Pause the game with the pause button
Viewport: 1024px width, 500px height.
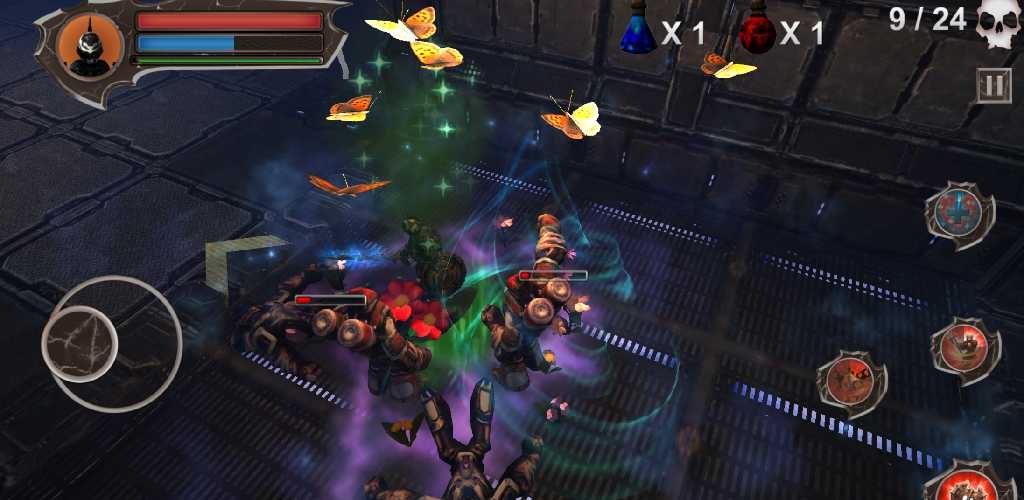[993, 86]
